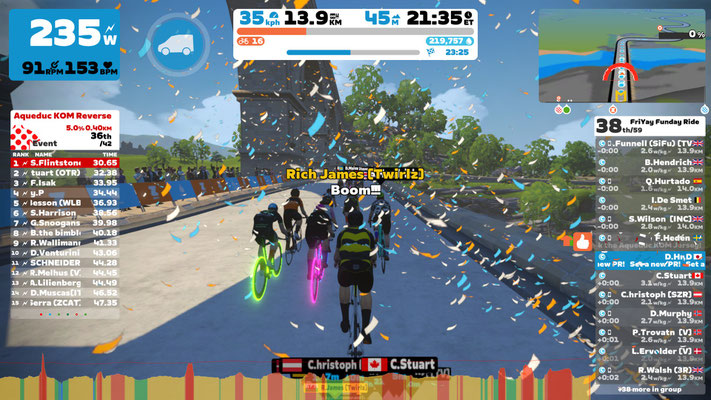Choose I.De Smet from the riders list
The width and height of the screenshot is (711, 400).
[651, 201]
